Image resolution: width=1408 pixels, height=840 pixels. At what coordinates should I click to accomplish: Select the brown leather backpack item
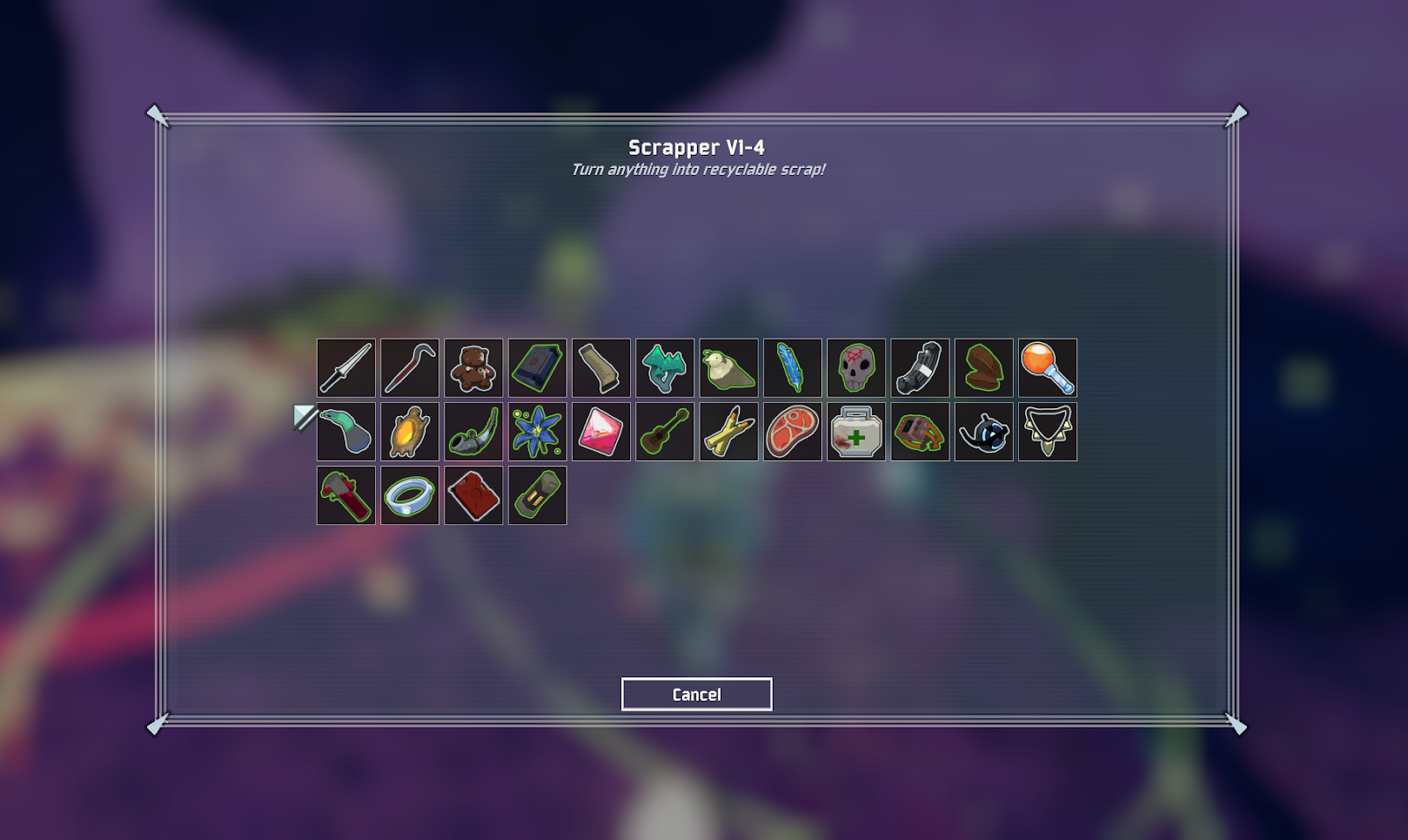point(920,432)
